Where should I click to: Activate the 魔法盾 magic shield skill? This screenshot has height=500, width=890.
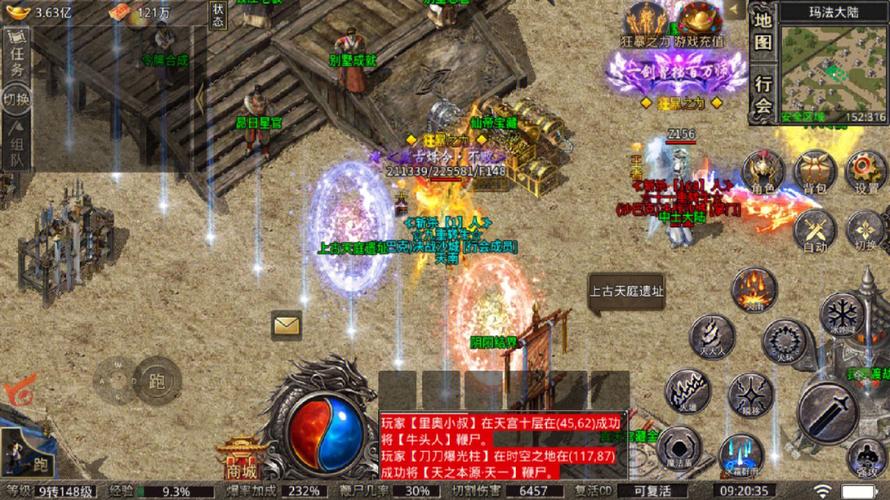coord(679,446)
